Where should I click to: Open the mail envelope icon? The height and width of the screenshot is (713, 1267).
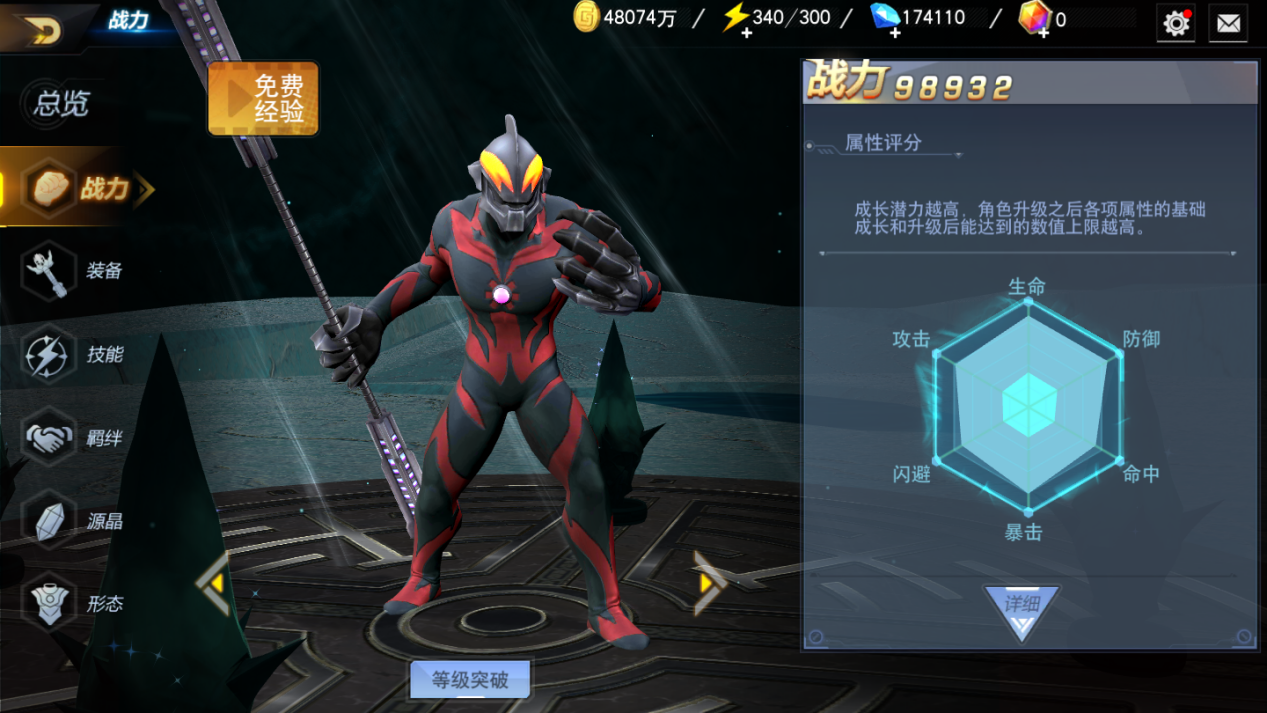coord(1228,22)
